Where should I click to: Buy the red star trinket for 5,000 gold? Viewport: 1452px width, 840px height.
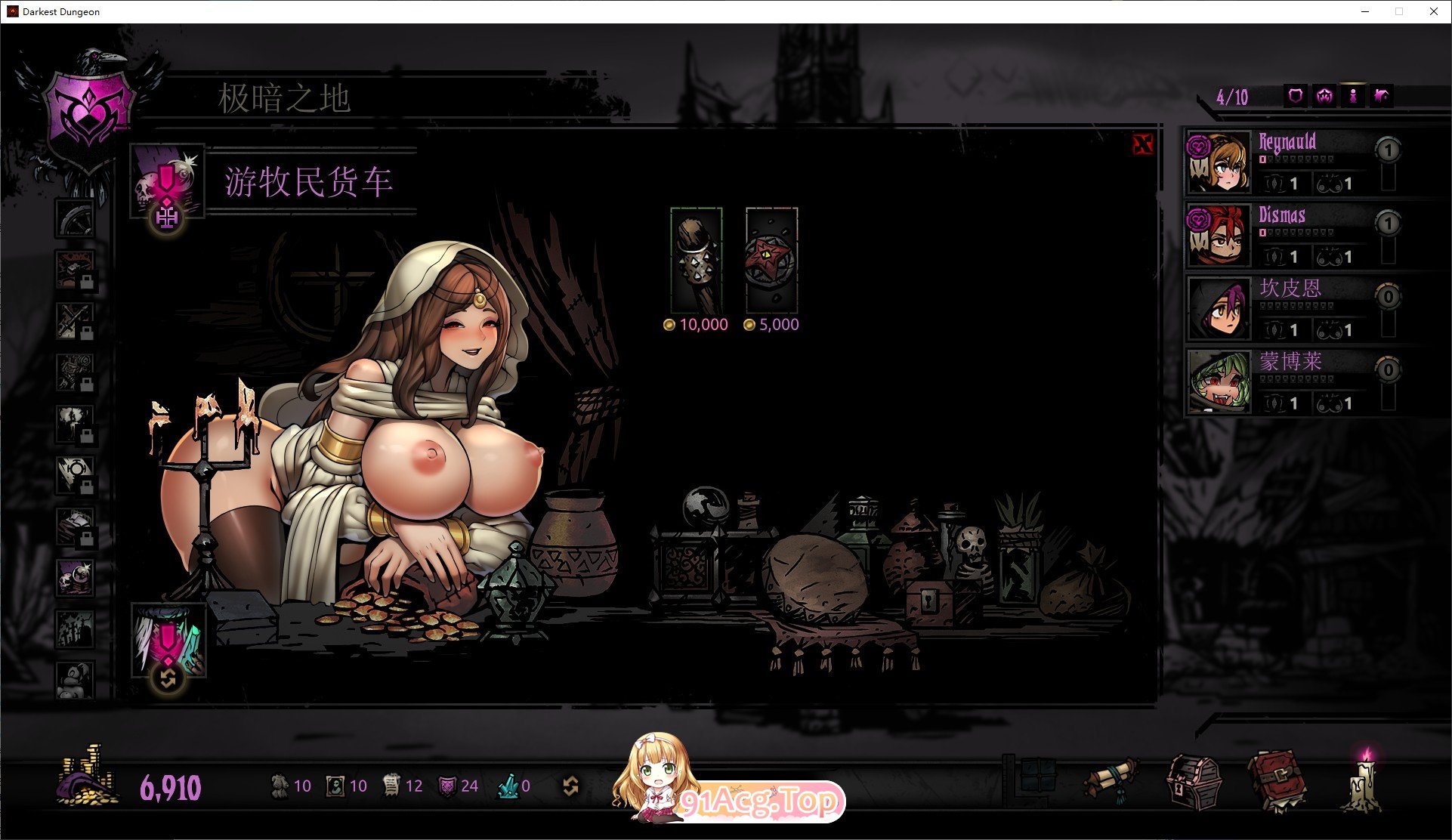point(771,260)
